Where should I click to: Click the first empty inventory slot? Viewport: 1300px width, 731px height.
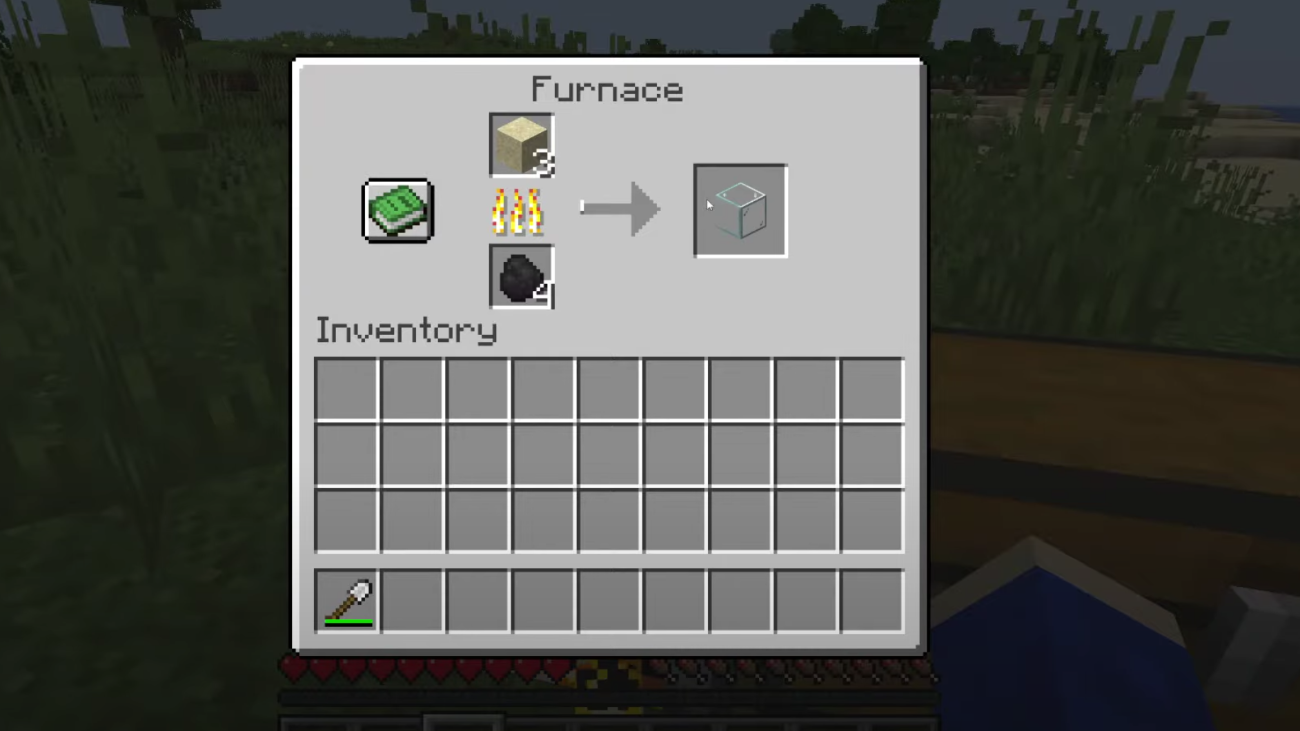(345, 389)
